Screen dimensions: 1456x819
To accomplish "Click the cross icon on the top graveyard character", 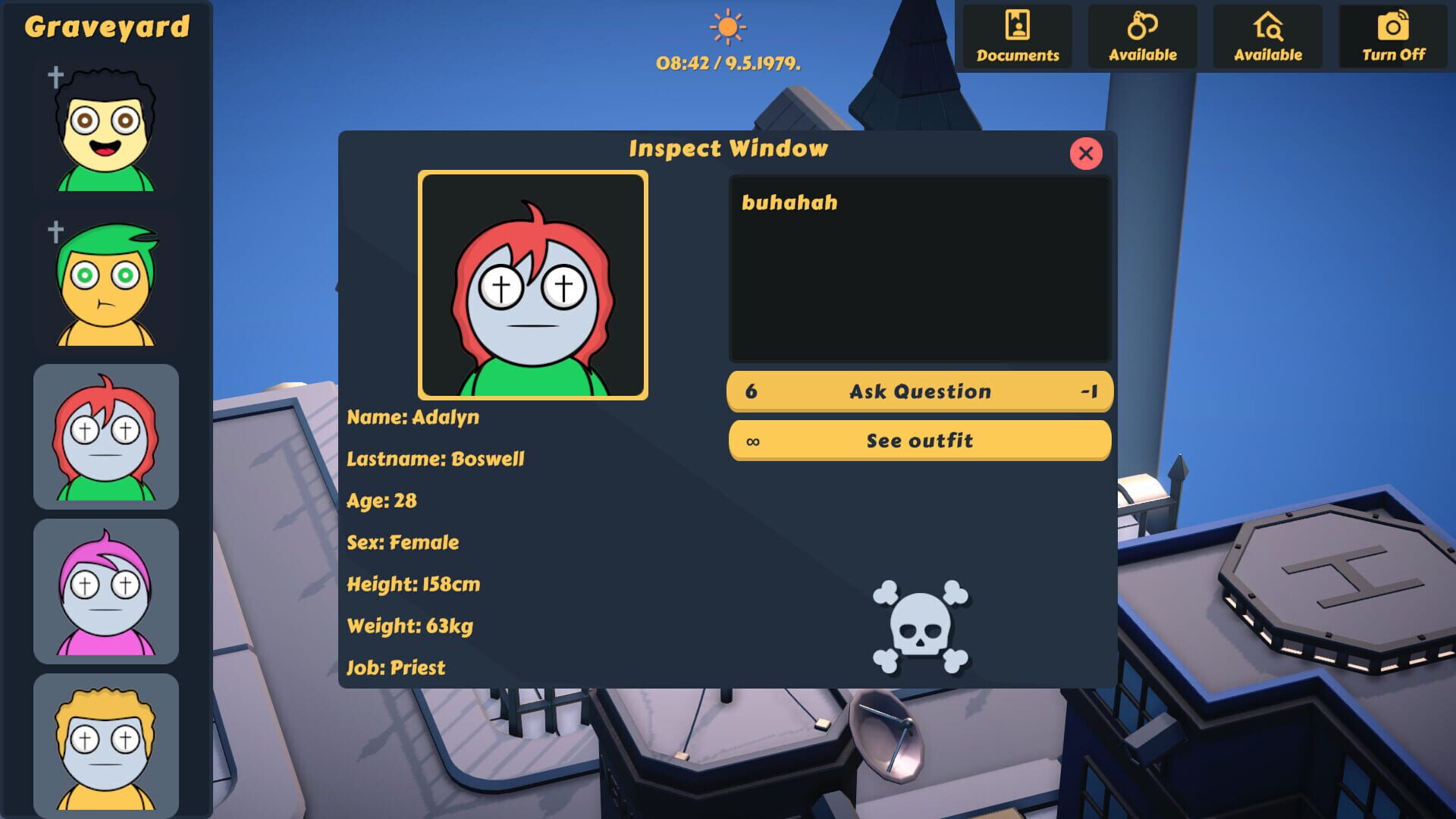I will coord(54,76).
